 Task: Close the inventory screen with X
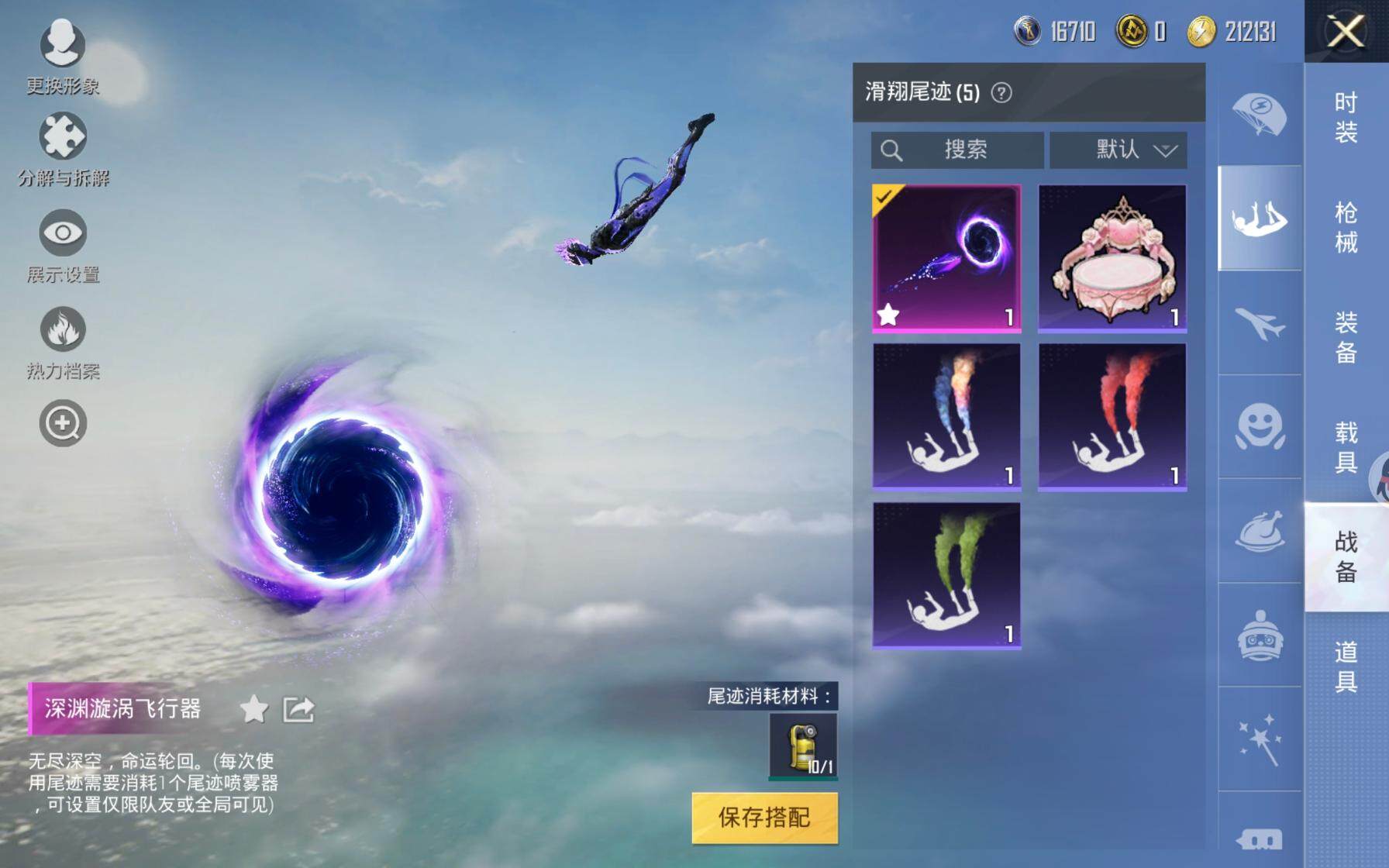[x=1346, y=32]
